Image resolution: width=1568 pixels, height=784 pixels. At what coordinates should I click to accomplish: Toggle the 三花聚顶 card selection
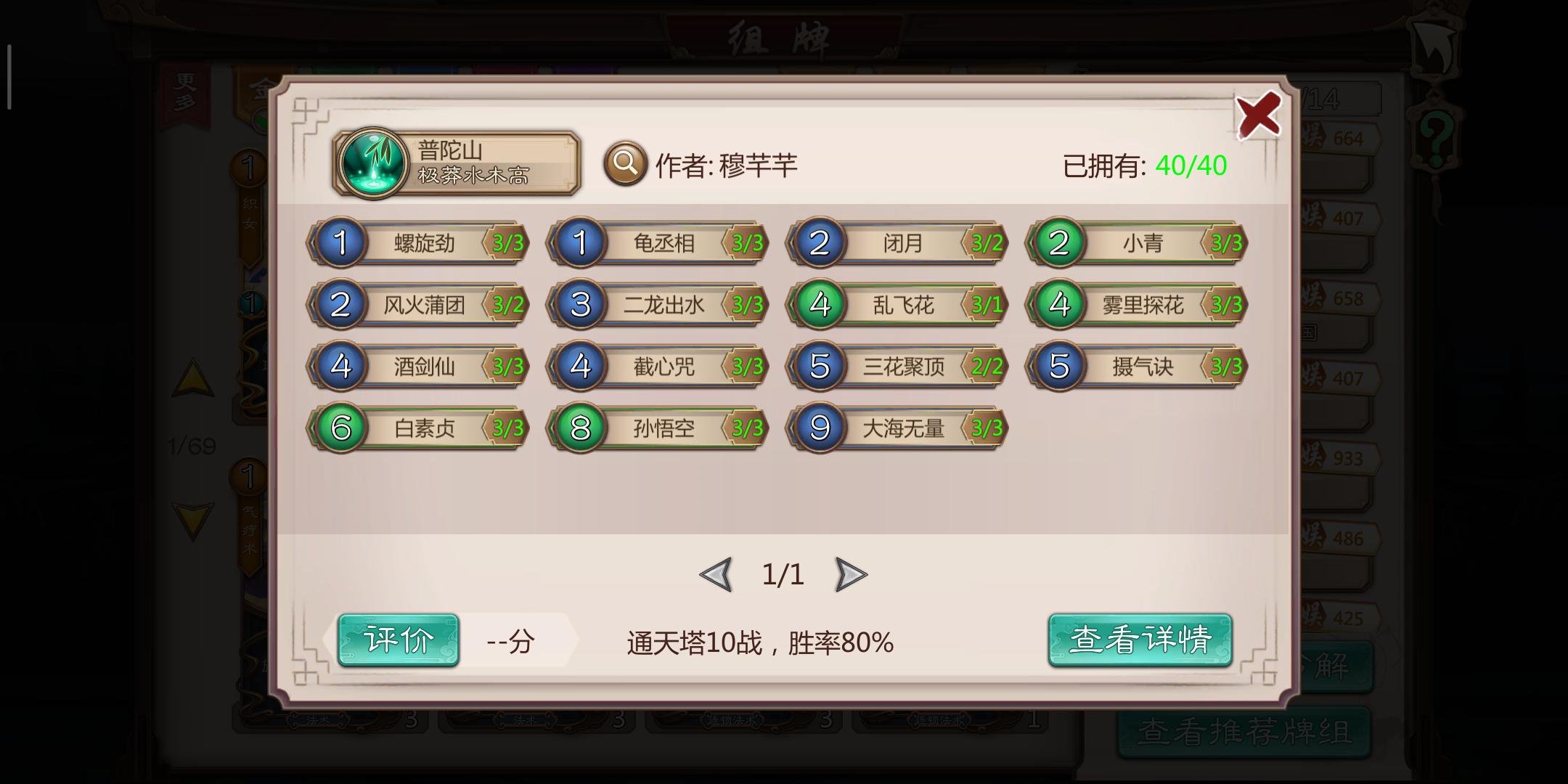897,367
